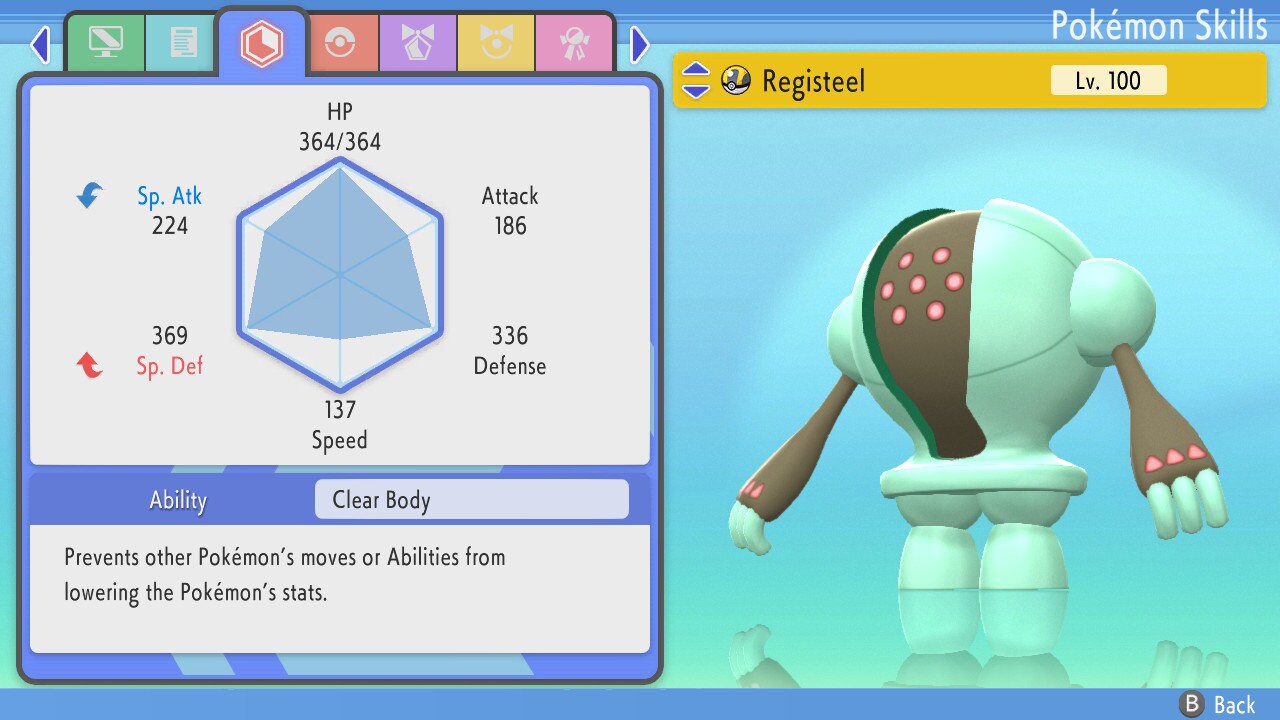
Task: Show the pink ribbon rosette tab
Action: tap(573, 43)
